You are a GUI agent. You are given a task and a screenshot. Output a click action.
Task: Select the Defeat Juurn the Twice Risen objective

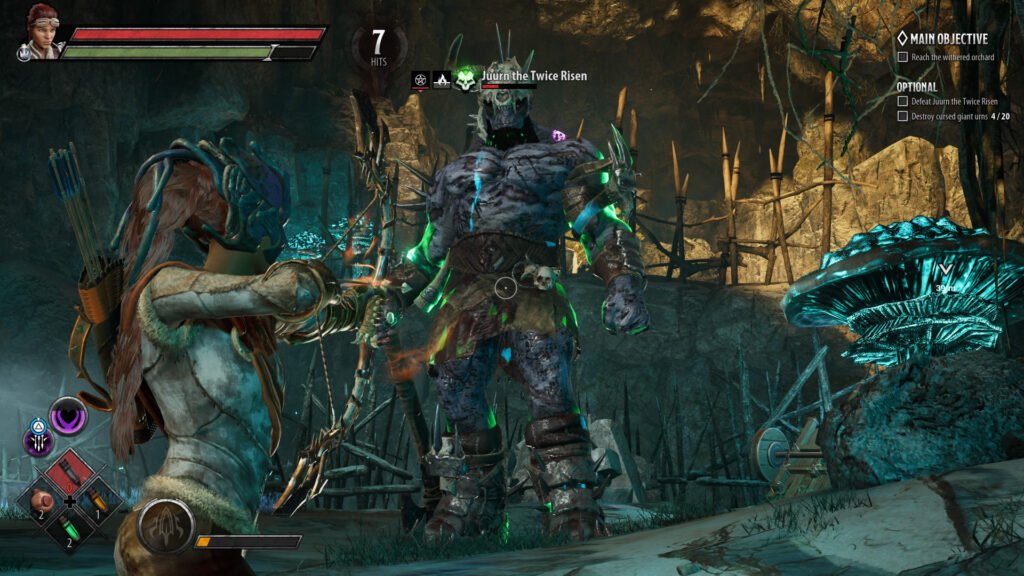[x=953, y=101]
